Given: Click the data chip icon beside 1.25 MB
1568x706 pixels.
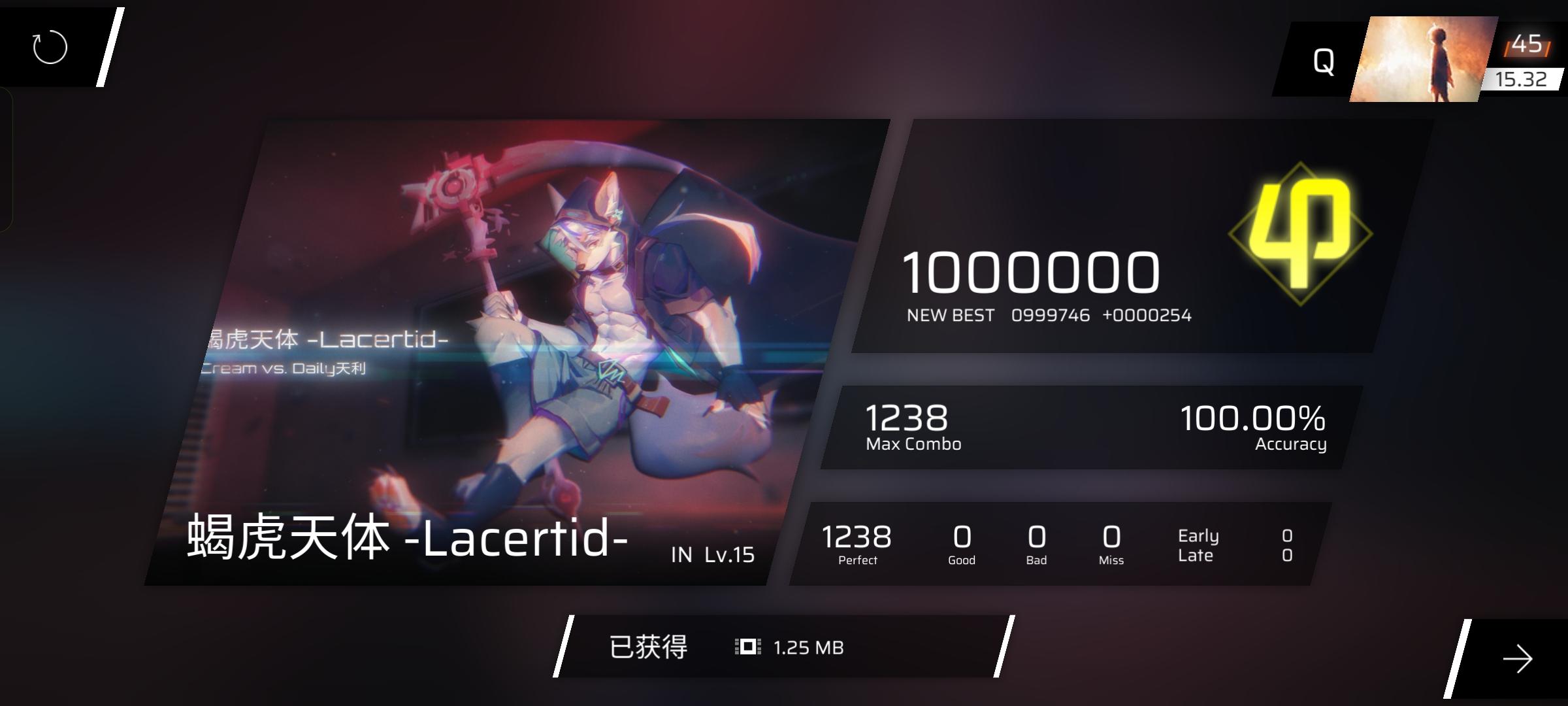Looking at the screenshot, I should [749, 647].
